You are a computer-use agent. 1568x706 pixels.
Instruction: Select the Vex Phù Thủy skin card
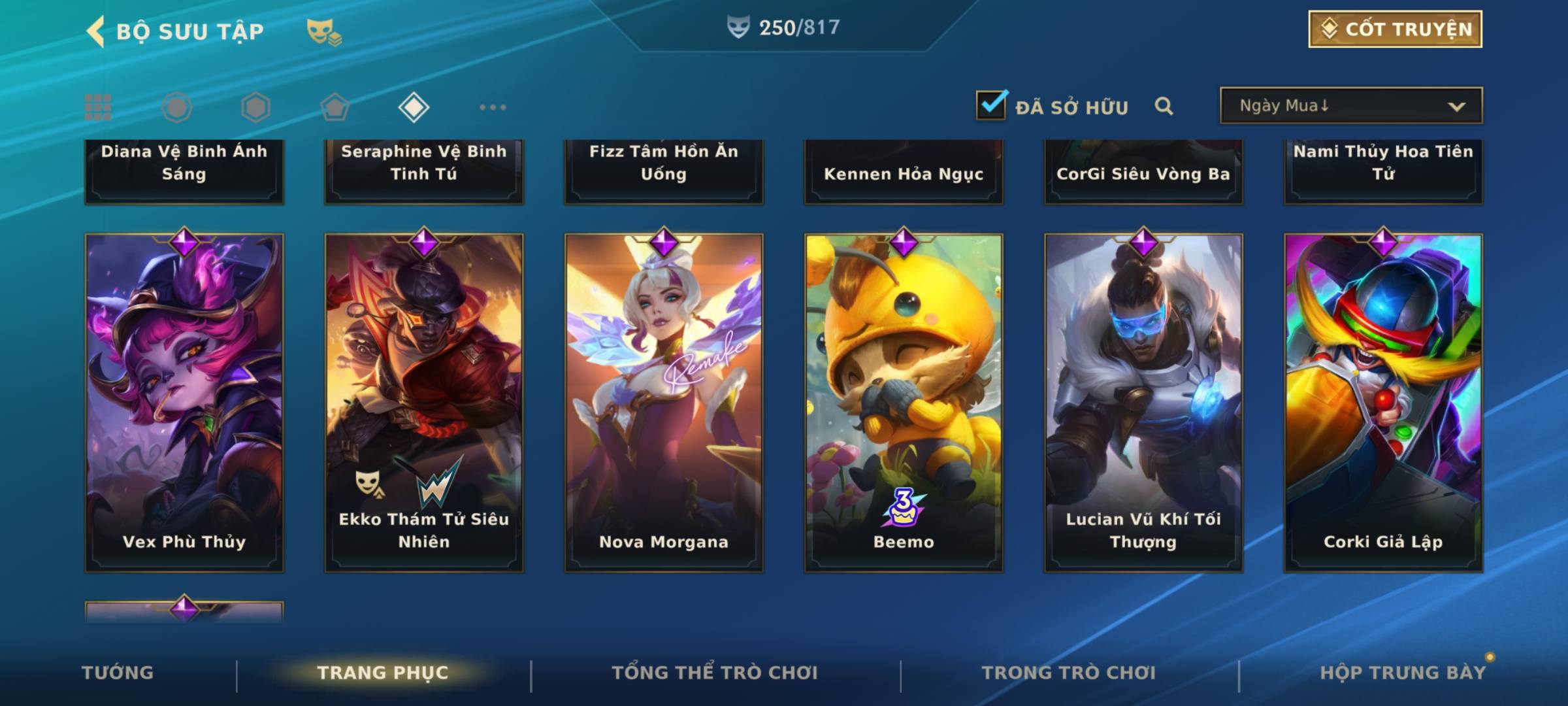(x=184, y=402)
